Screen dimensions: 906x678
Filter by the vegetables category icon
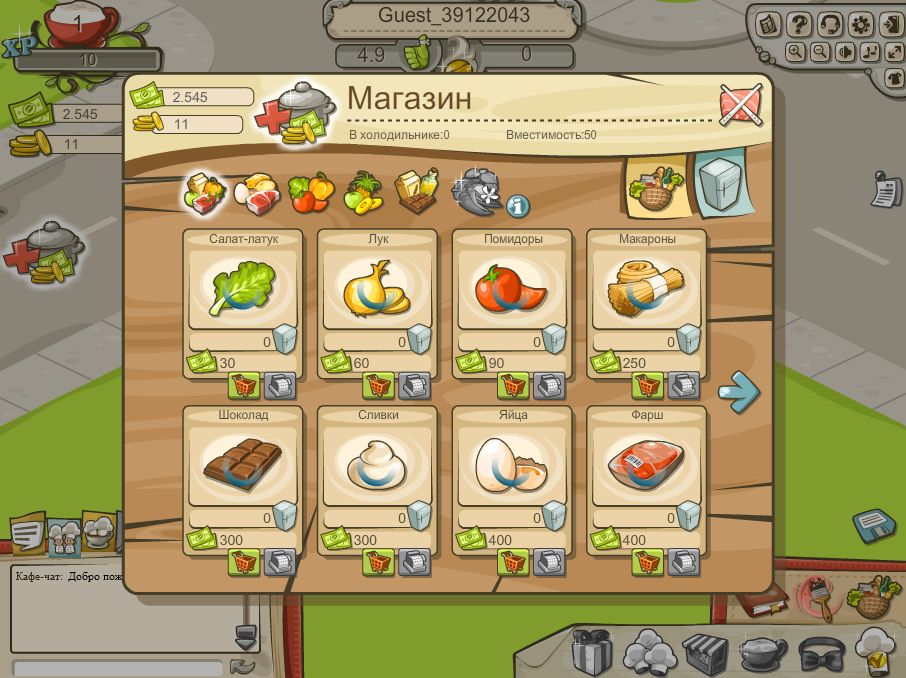pos(311,191)
